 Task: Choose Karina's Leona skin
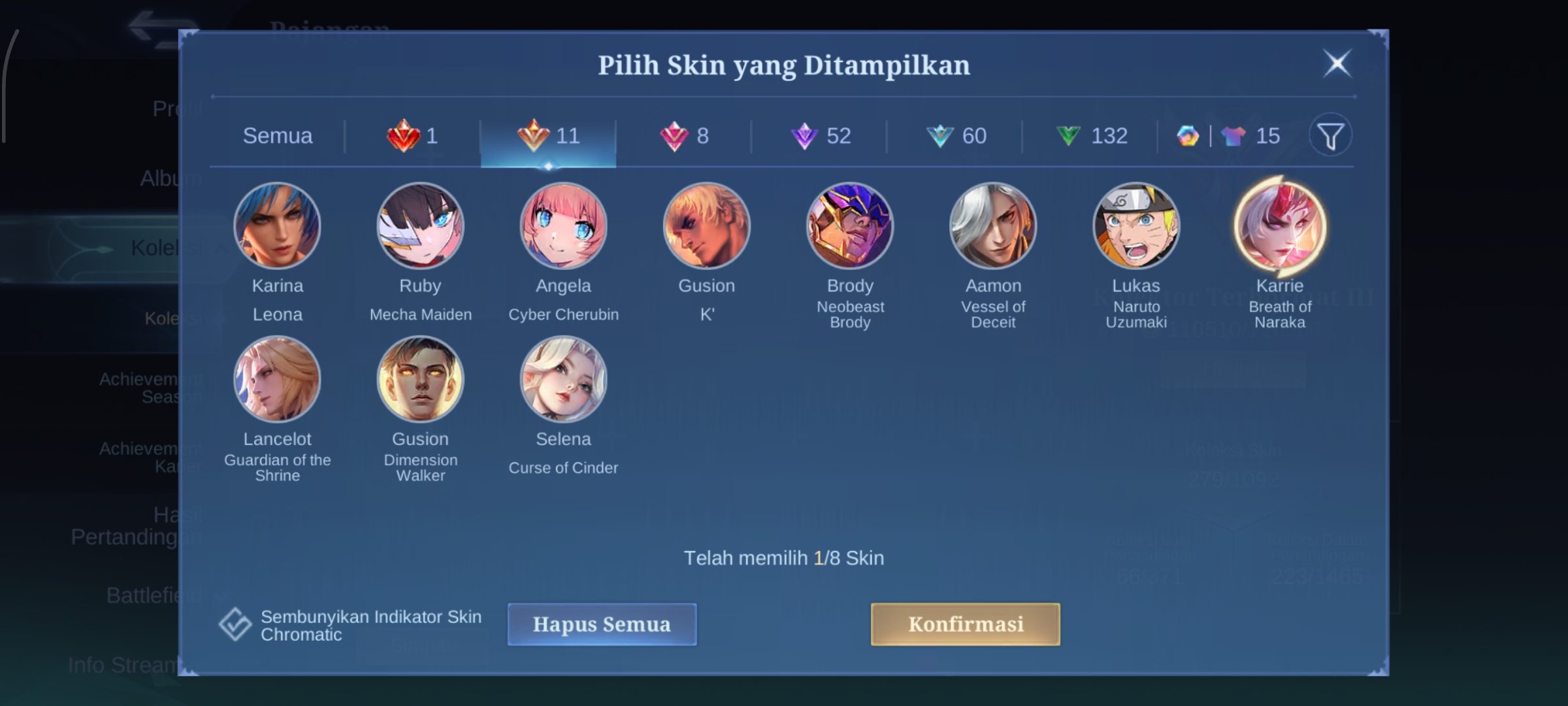tap(278, 226)
